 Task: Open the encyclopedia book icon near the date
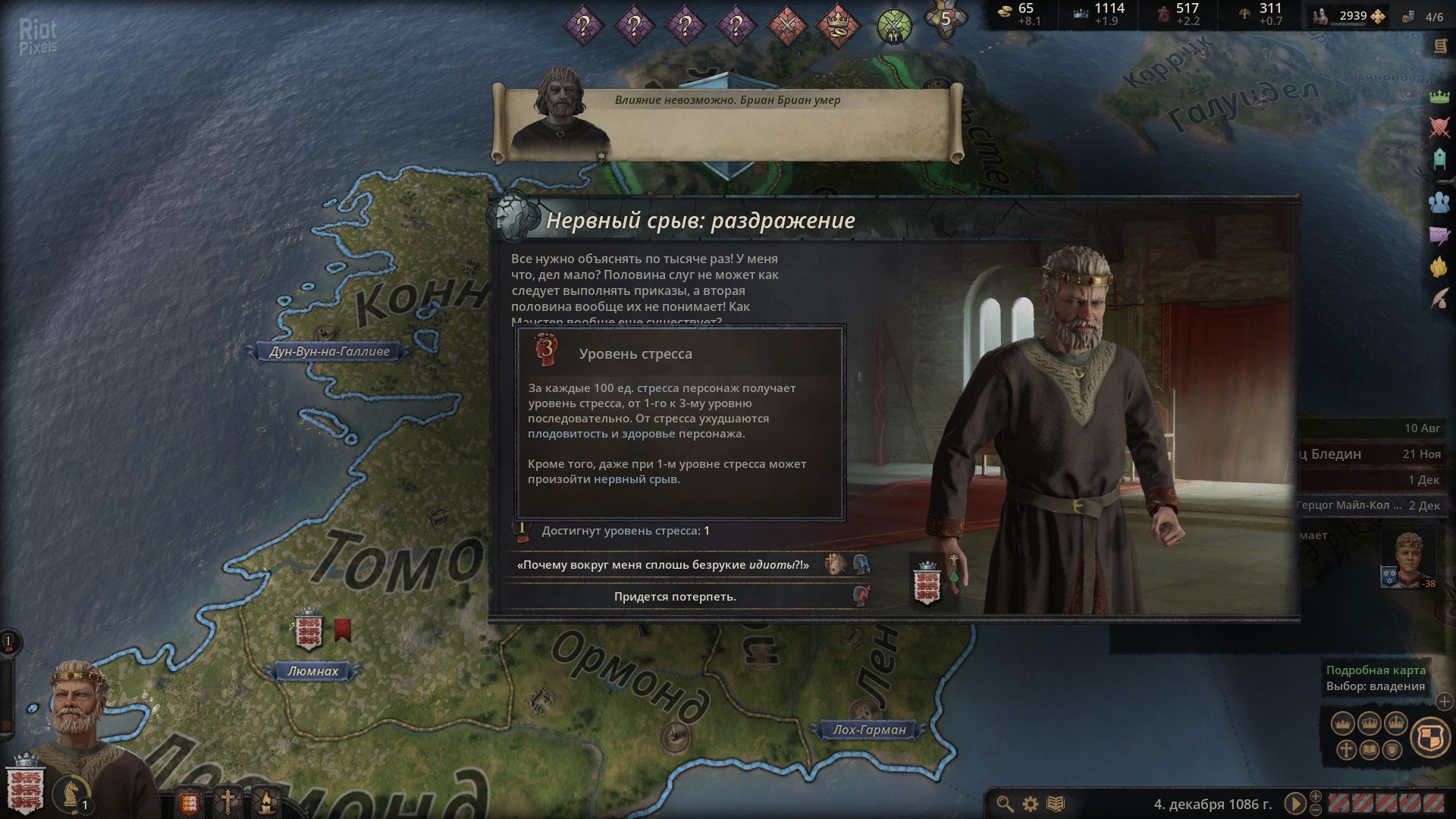1056,803
